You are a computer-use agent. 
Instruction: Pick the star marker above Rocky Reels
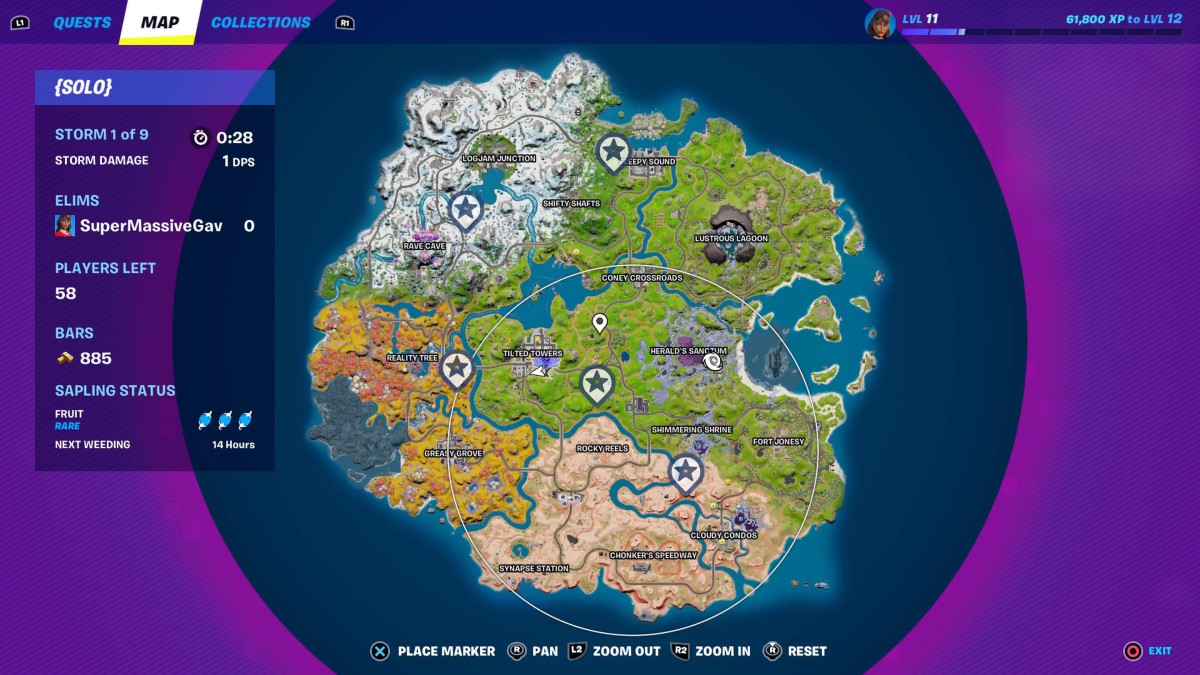coord(597,383)
